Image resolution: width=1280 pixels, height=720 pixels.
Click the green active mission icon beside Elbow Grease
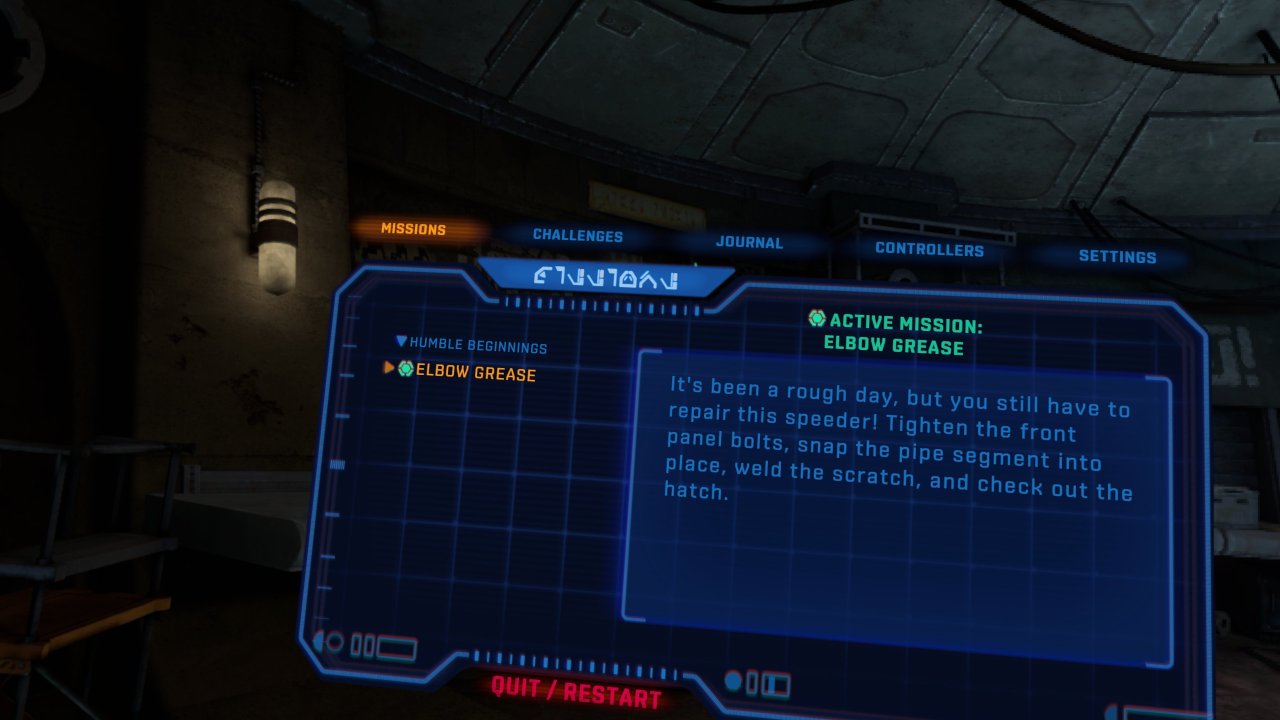click(406, 368)
